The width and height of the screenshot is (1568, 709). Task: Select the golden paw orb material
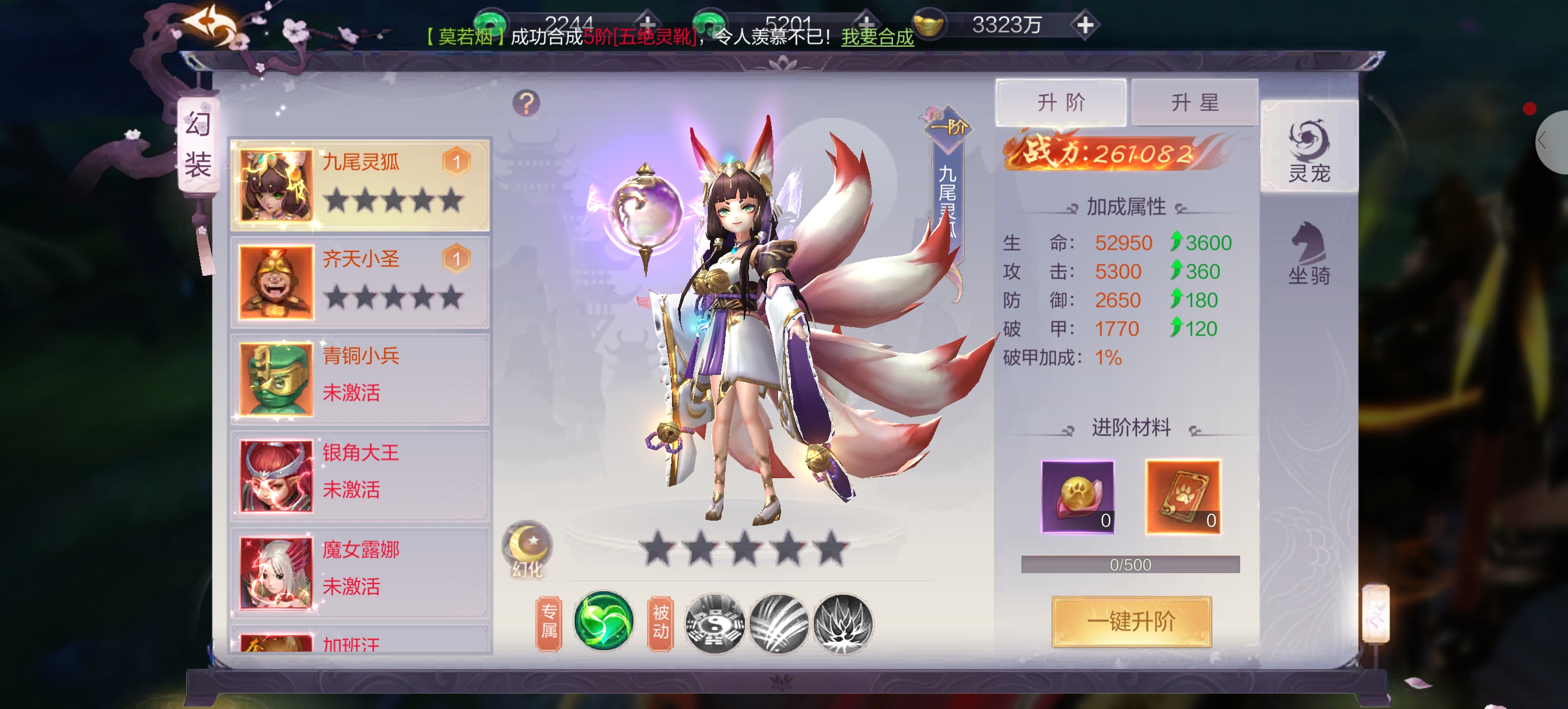click(1077, 497)
